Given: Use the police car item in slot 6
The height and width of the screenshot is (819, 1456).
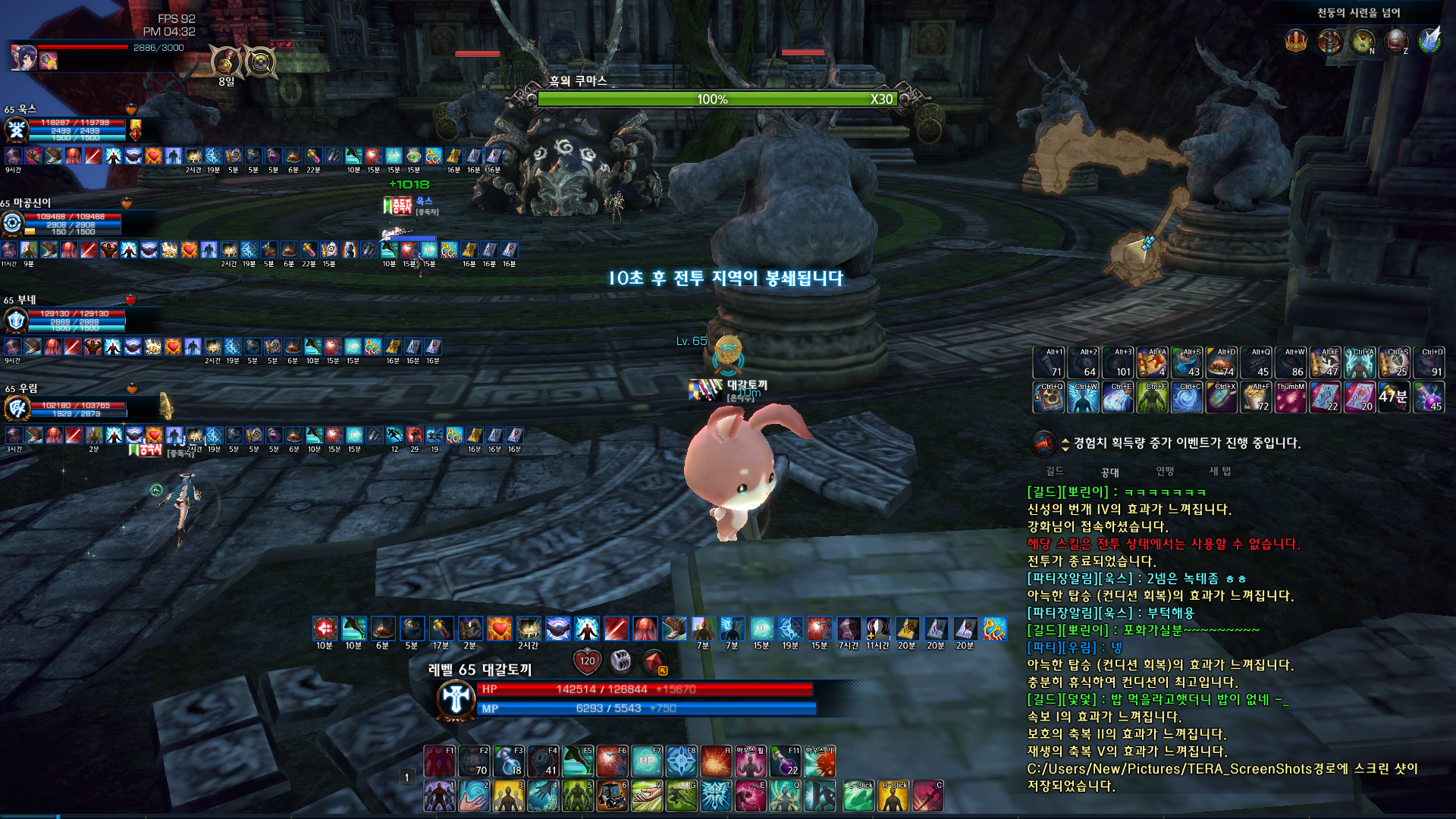Looking at the screenshot, I should pyautogui.click(x=613, y=795).
